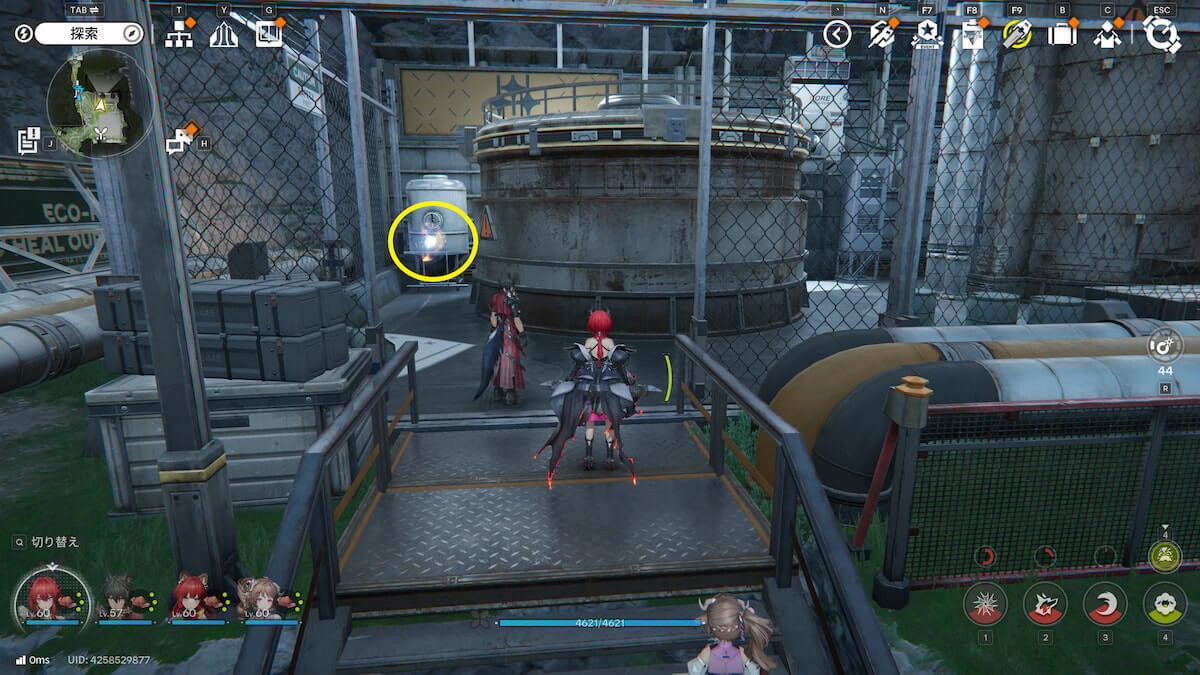
Task: Open the briefcase inventory icon
Action: tap(1061, 35)
